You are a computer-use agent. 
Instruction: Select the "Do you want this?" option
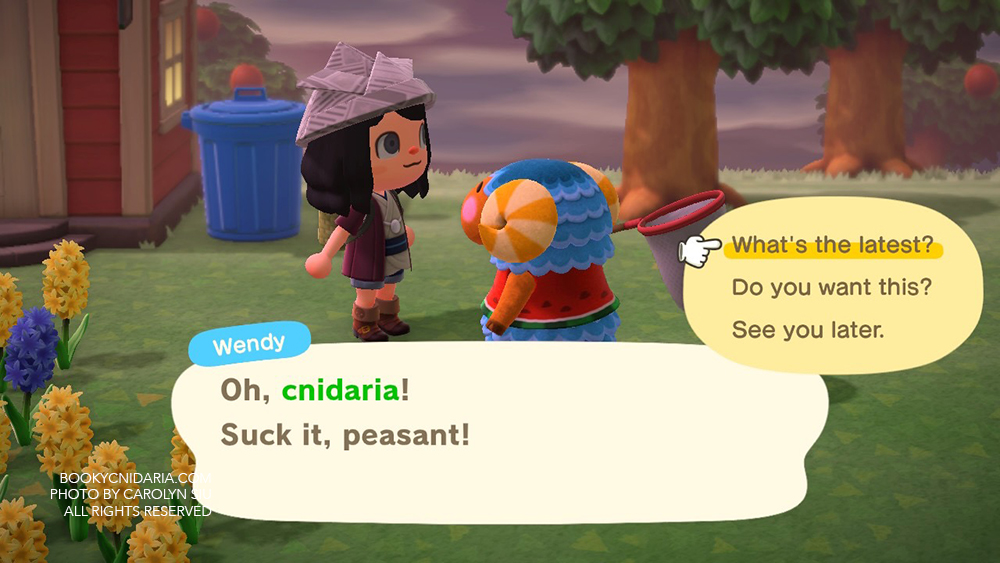[x=832, y=288]
